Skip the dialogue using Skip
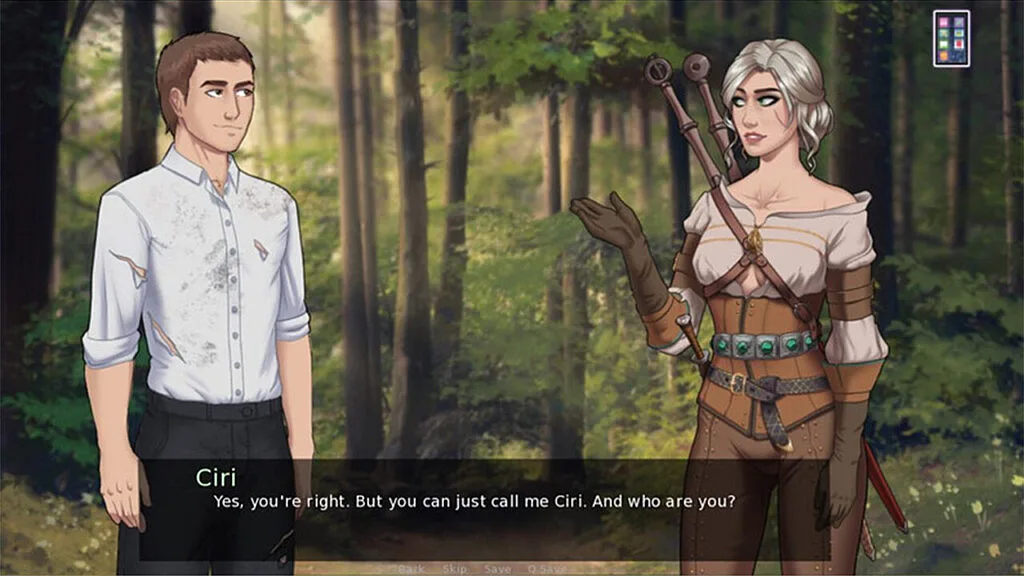This screenshot has height=576, width=1024. coord(454,569)
